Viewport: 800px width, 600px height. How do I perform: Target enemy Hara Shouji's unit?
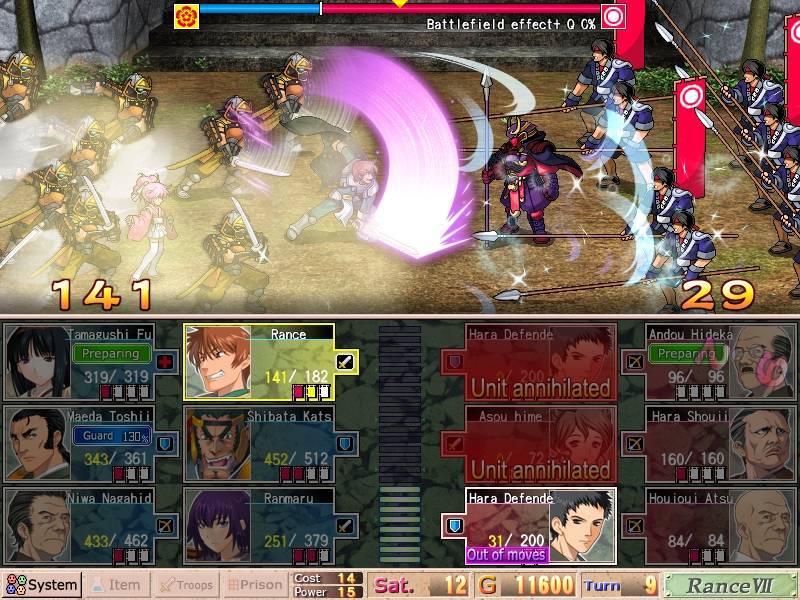pyautogui.click(x=709, y=443)
